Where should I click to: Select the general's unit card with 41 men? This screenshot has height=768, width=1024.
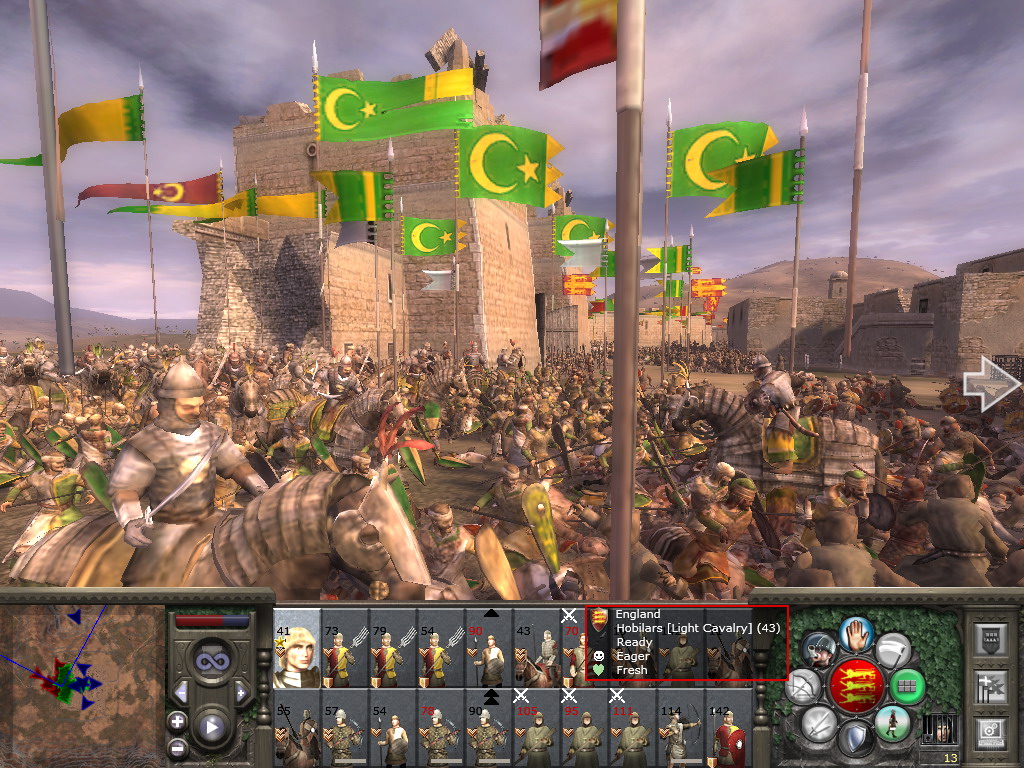click(x=297, y=650)
